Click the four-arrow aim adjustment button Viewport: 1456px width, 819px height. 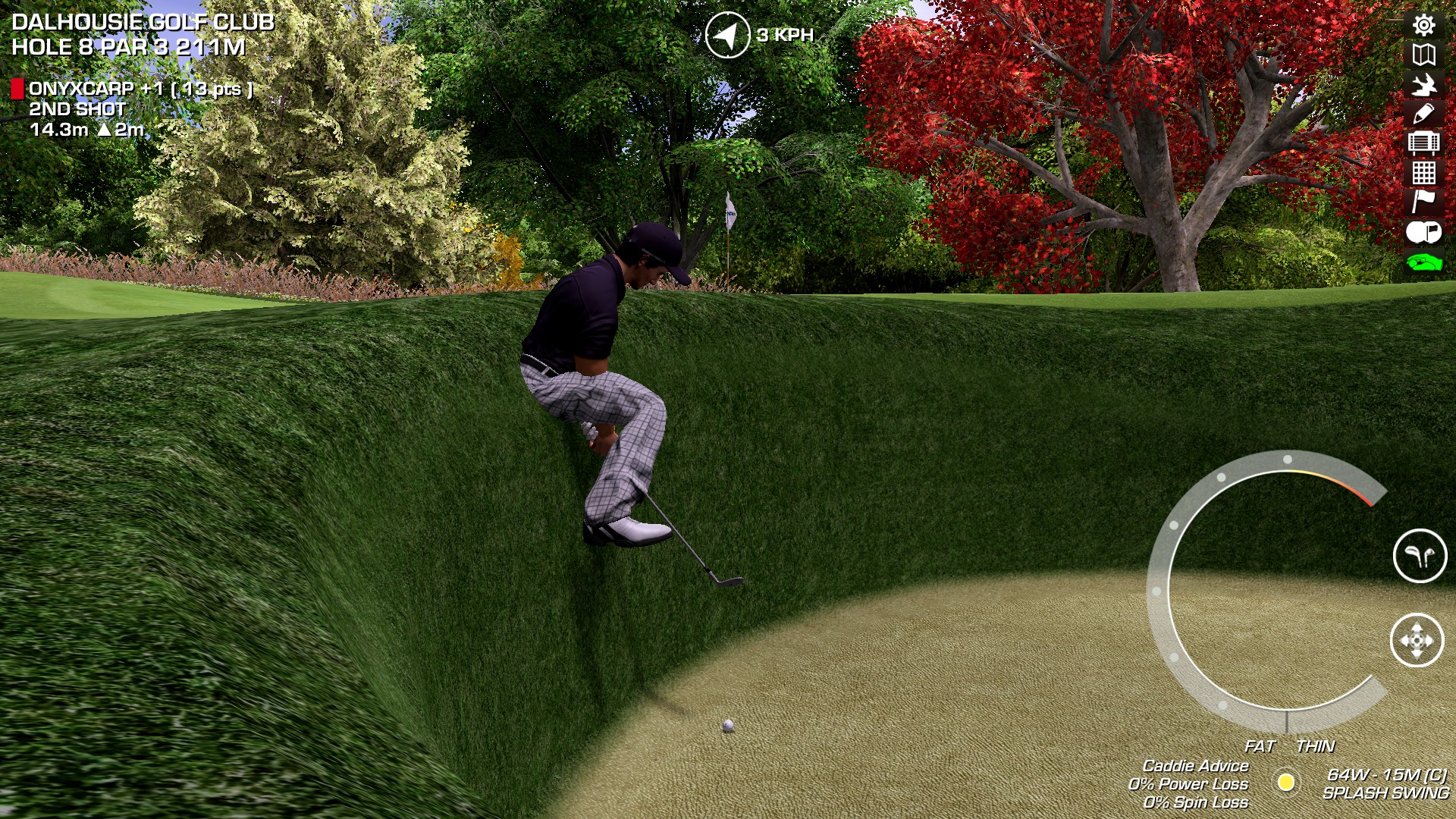coord(1417,641)
